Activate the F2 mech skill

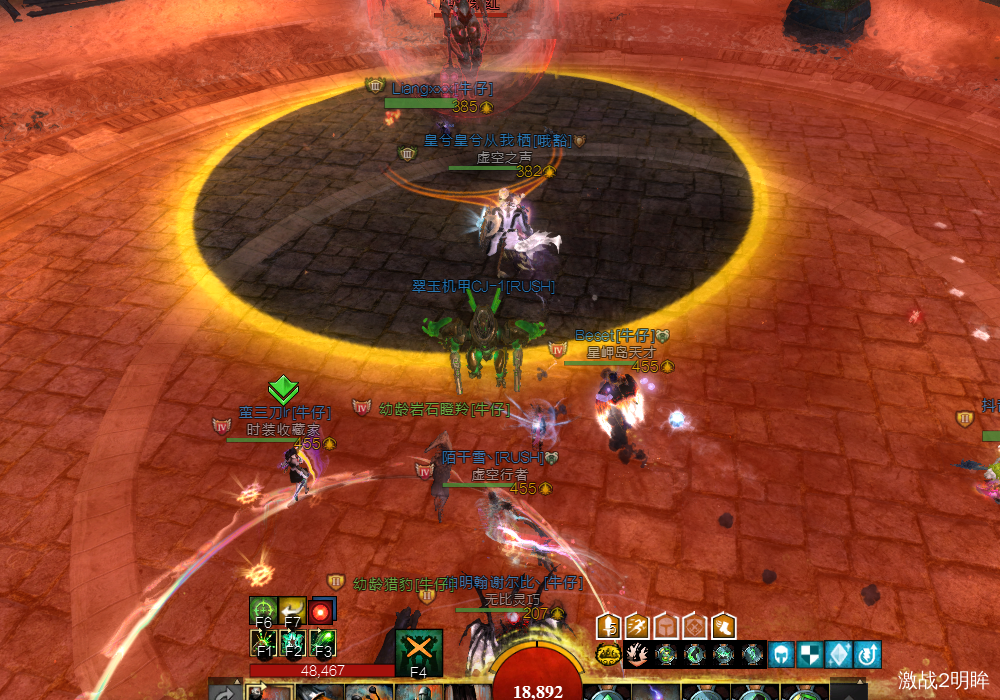(x=292, y=642)
